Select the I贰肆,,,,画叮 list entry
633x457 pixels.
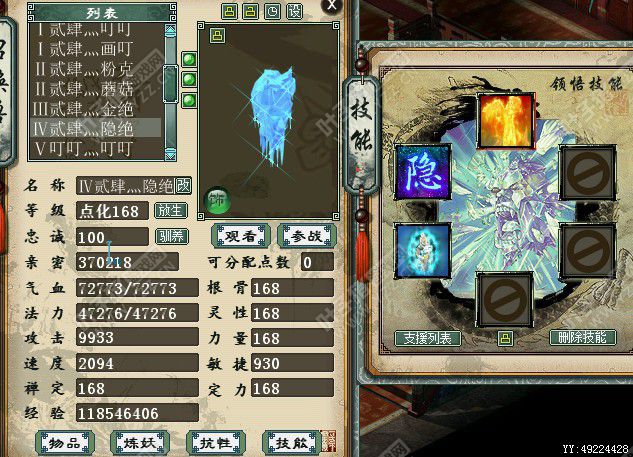point(95,50)
